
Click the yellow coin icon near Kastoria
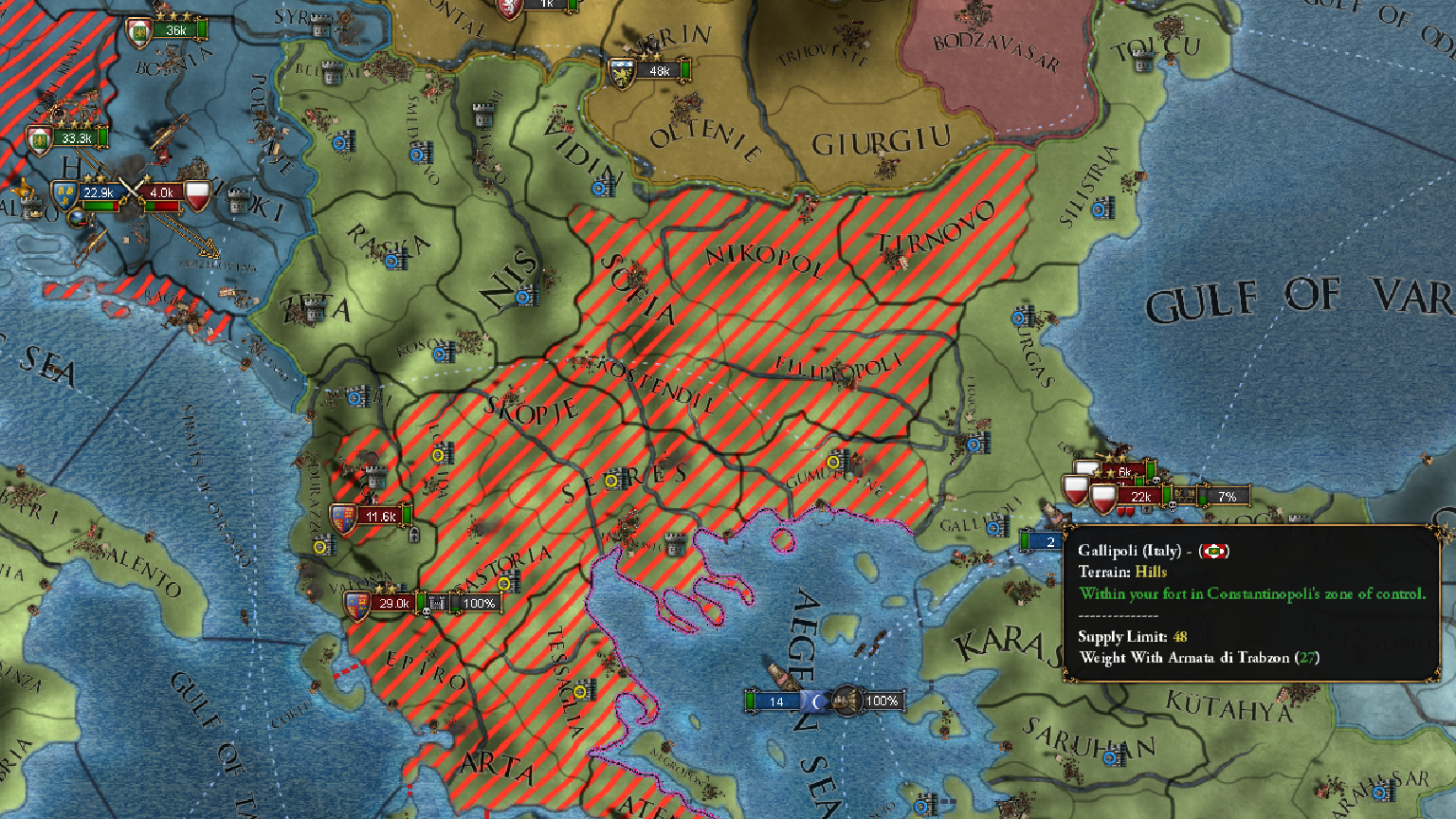(503, 584)
